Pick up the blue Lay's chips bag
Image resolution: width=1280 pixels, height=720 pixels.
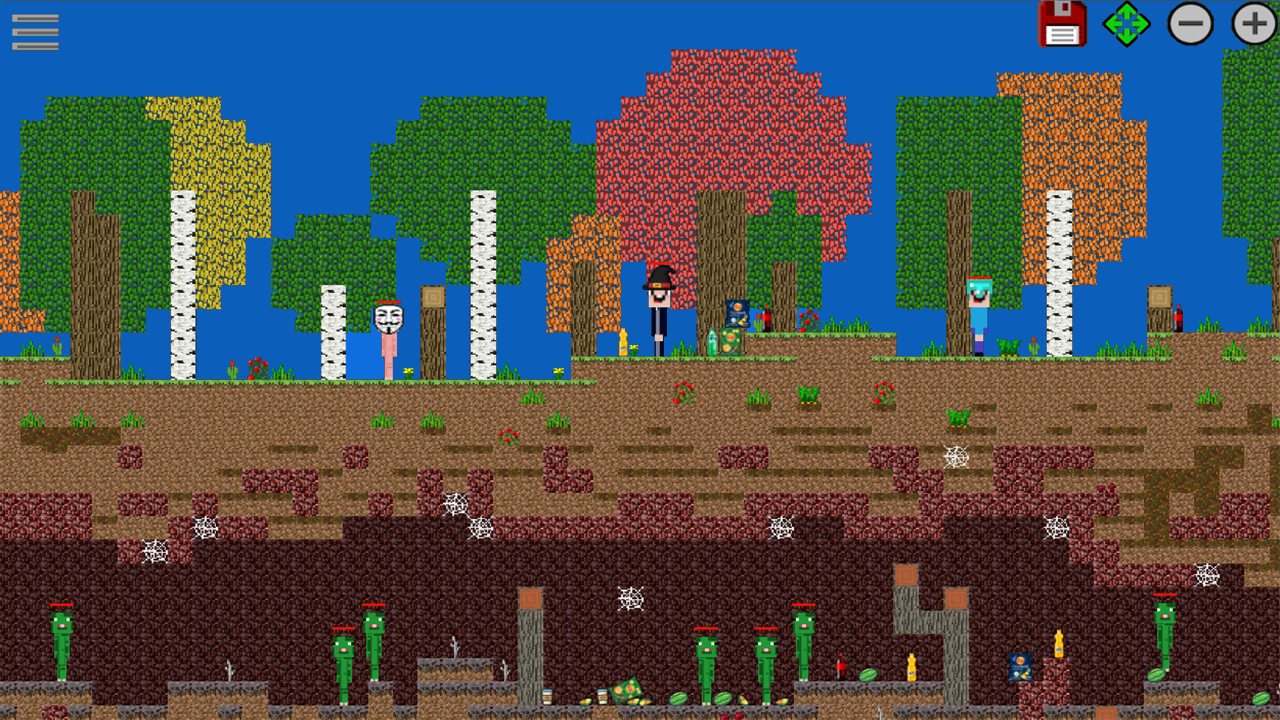[x=736, y=313]
